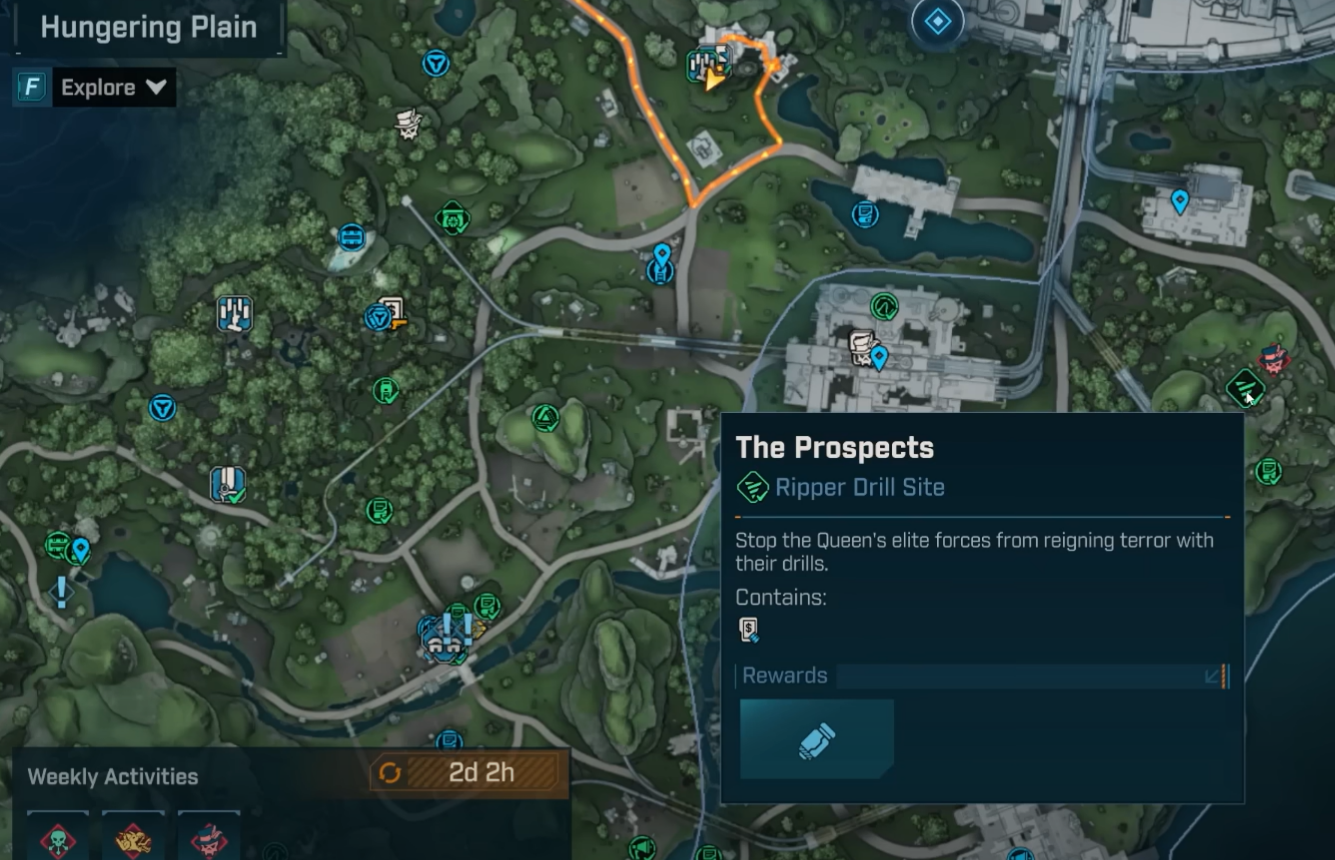Click the Ripper Drill Site map marker
Viewport: 1335px width, 860px height.
(x=1245, y=386)
